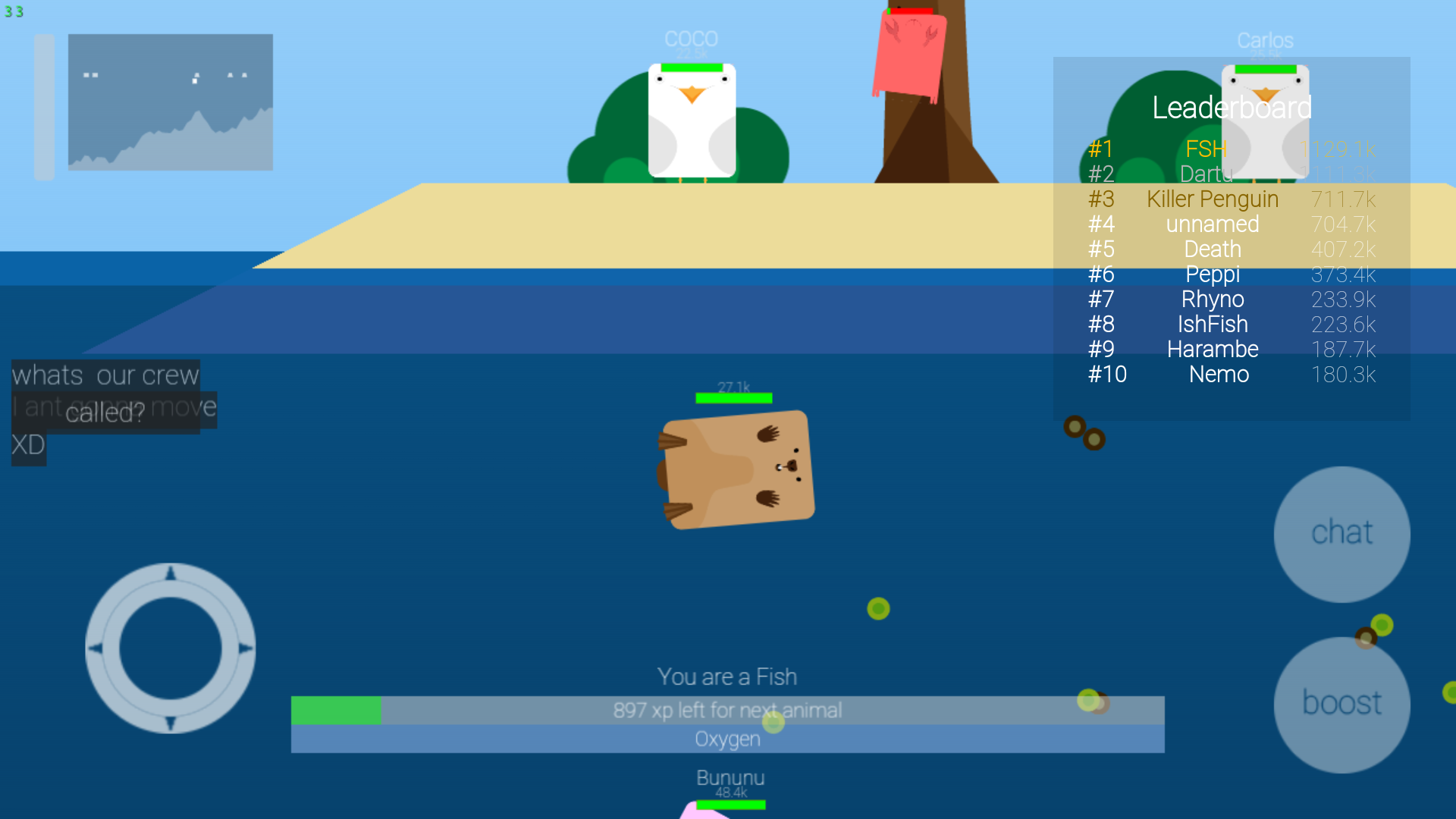Click the green XP progress bar
This screenshot has height=819, width=1456.
tap(337, 710)
